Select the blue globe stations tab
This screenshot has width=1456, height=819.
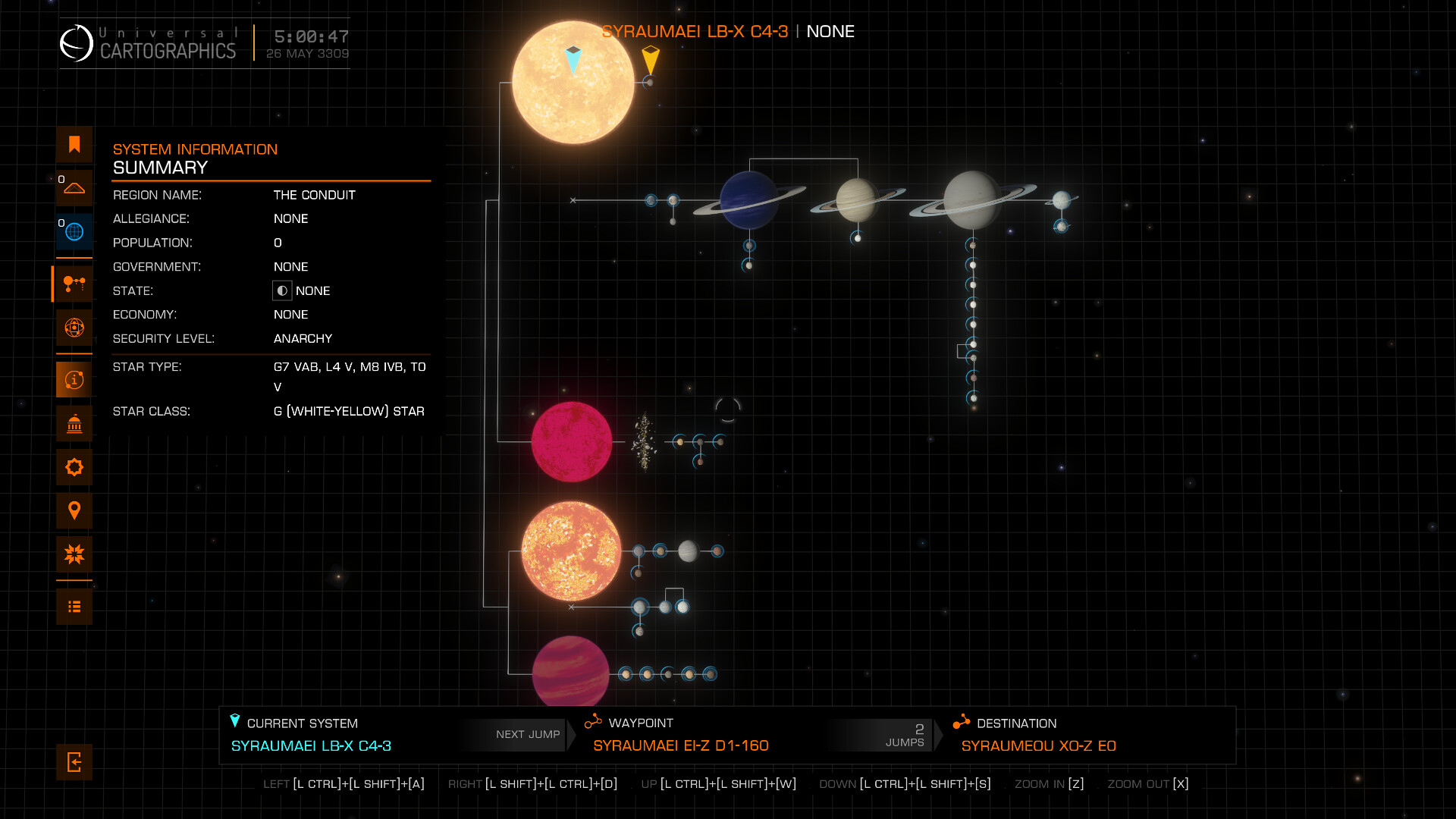74,232
